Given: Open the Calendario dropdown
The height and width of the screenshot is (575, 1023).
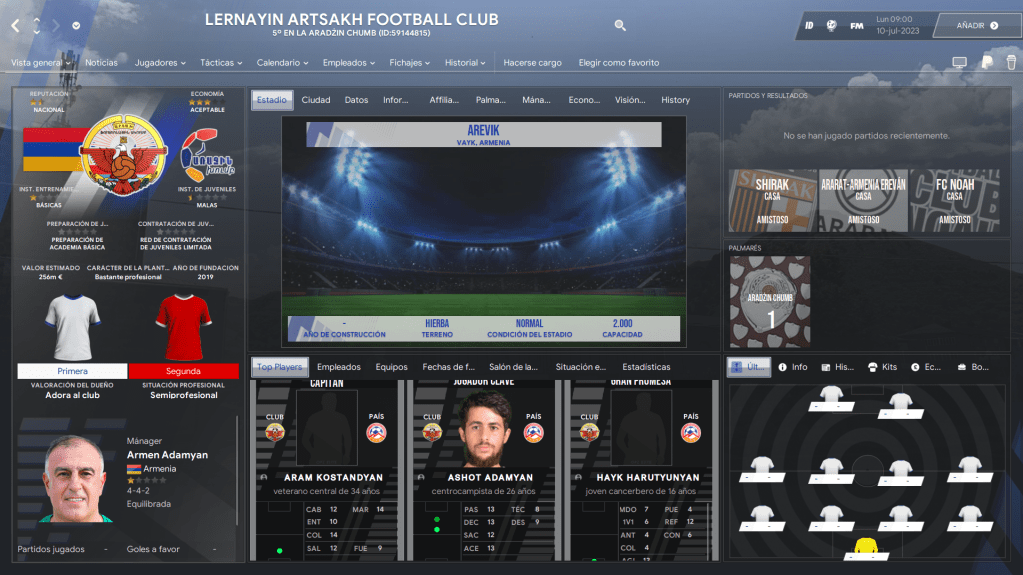Looking at the screenshot, I should point(283,63).
